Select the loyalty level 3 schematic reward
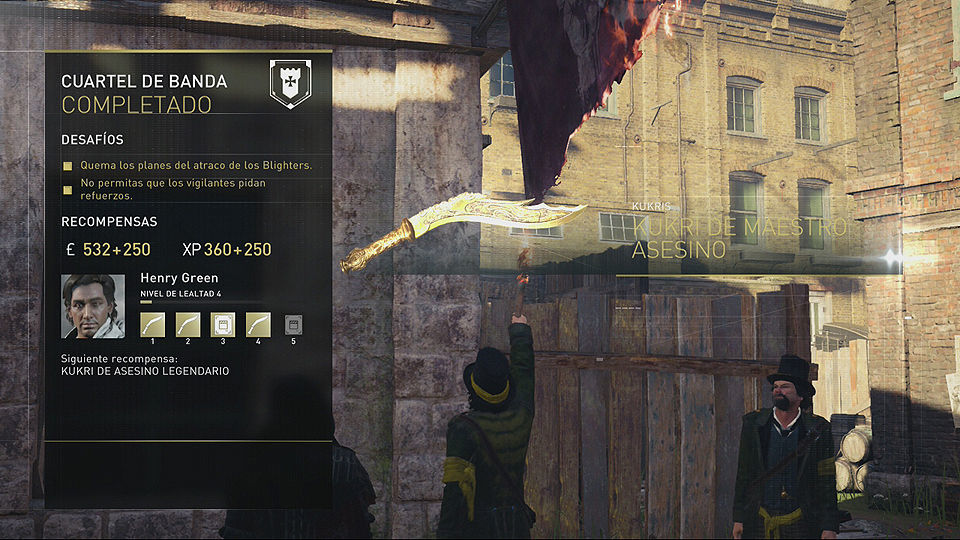Viewport: 960px width, 540px height. click(223, 324)
